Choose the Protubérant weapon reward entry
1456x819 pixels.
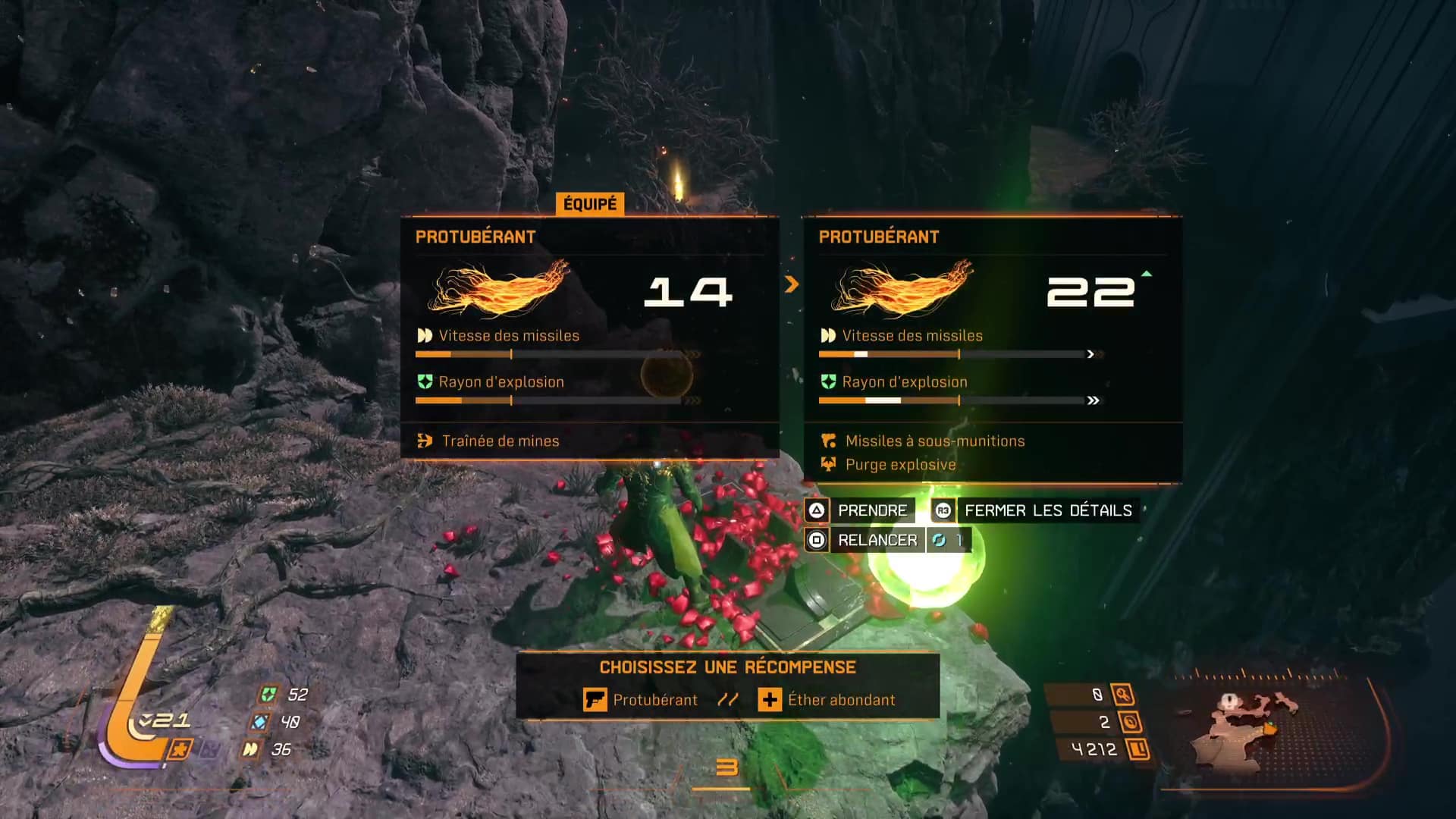tap(655, 699)
